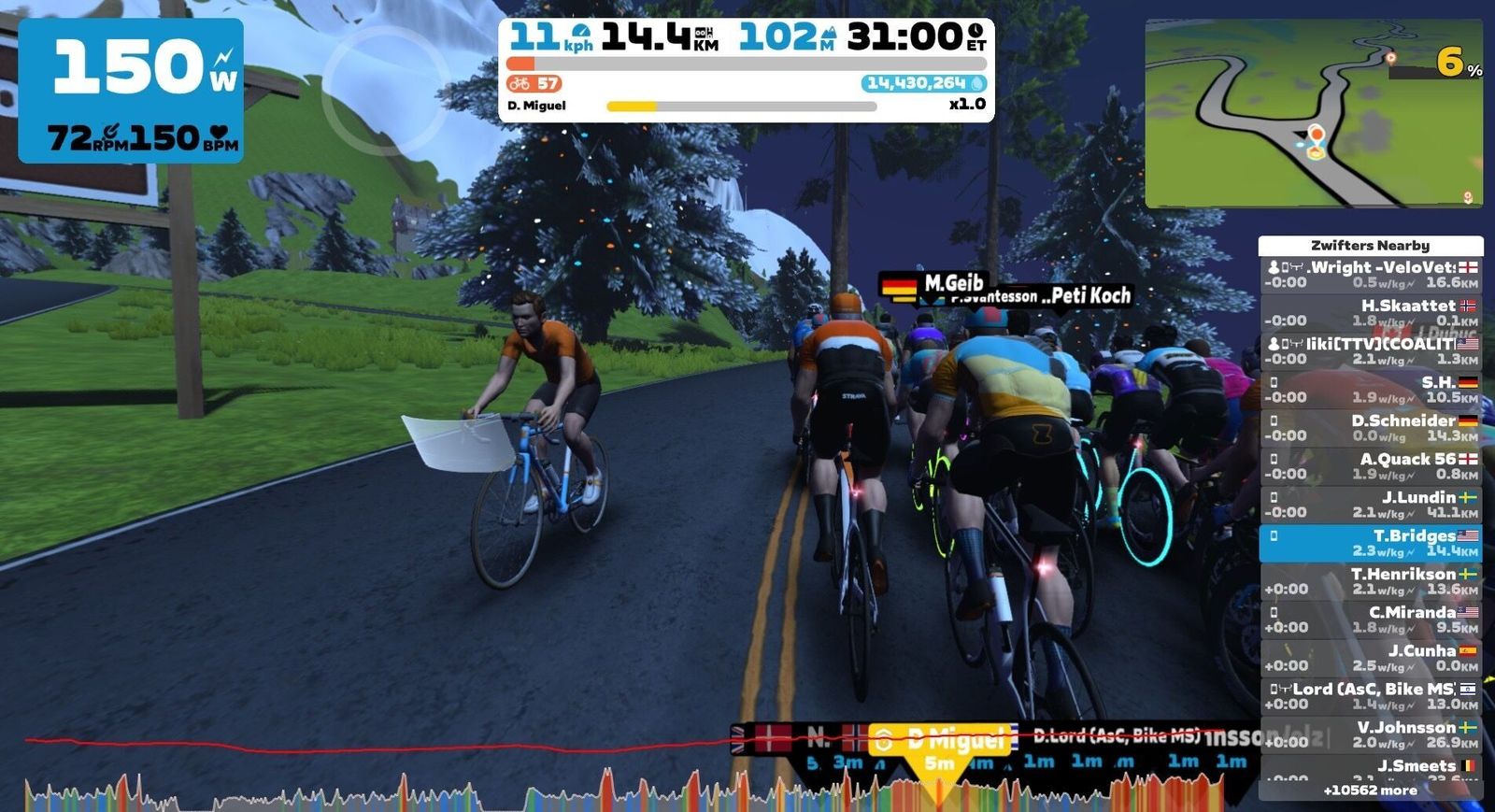Viewport: 1495px width, 812px height.
Task: Choose the V.Johnsson rider entry
Action: pyautogui.click(x=1370, y=734)
